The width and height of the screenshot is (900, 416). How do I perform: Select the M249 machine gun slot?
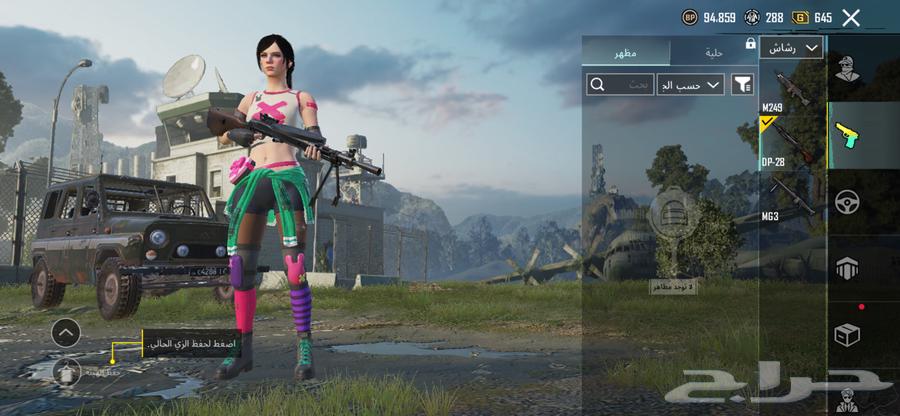coord(791,94)
